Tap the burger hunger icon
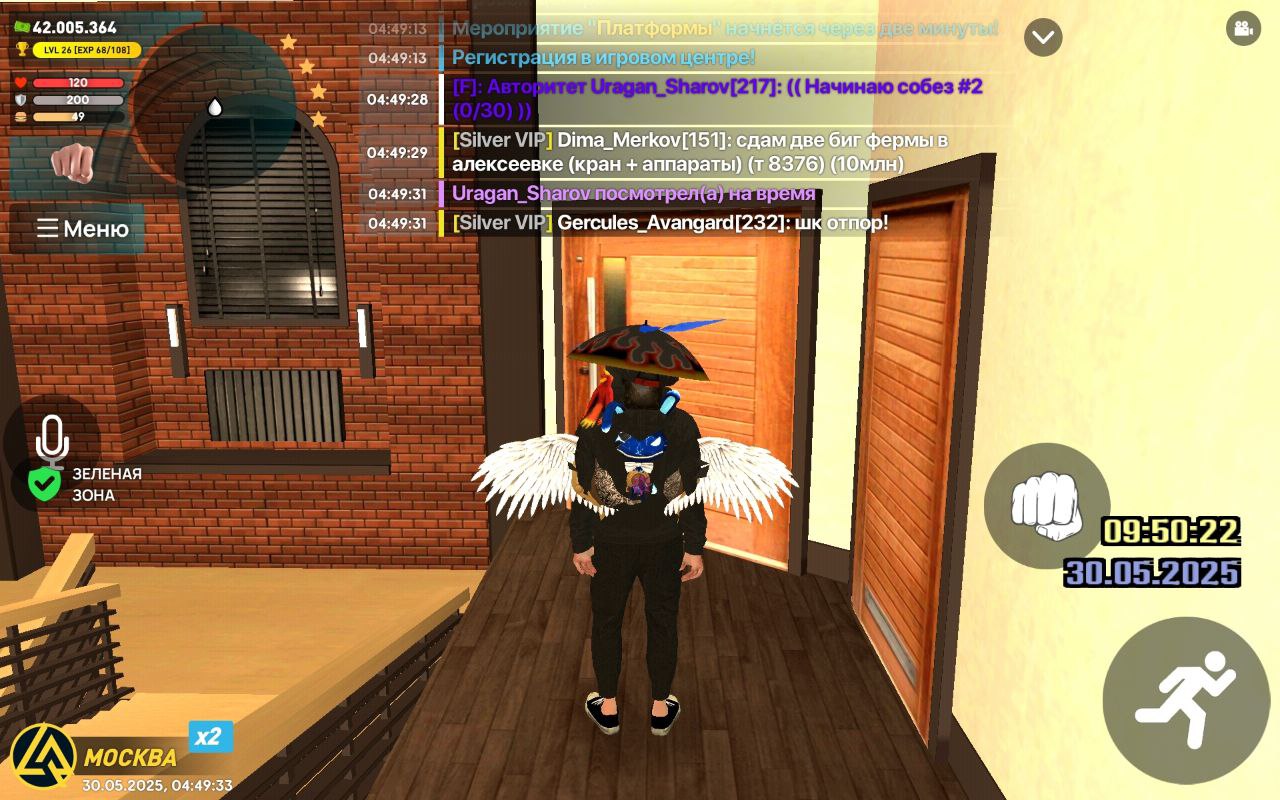The image size is (1280, 800). [x=20, y=117]
